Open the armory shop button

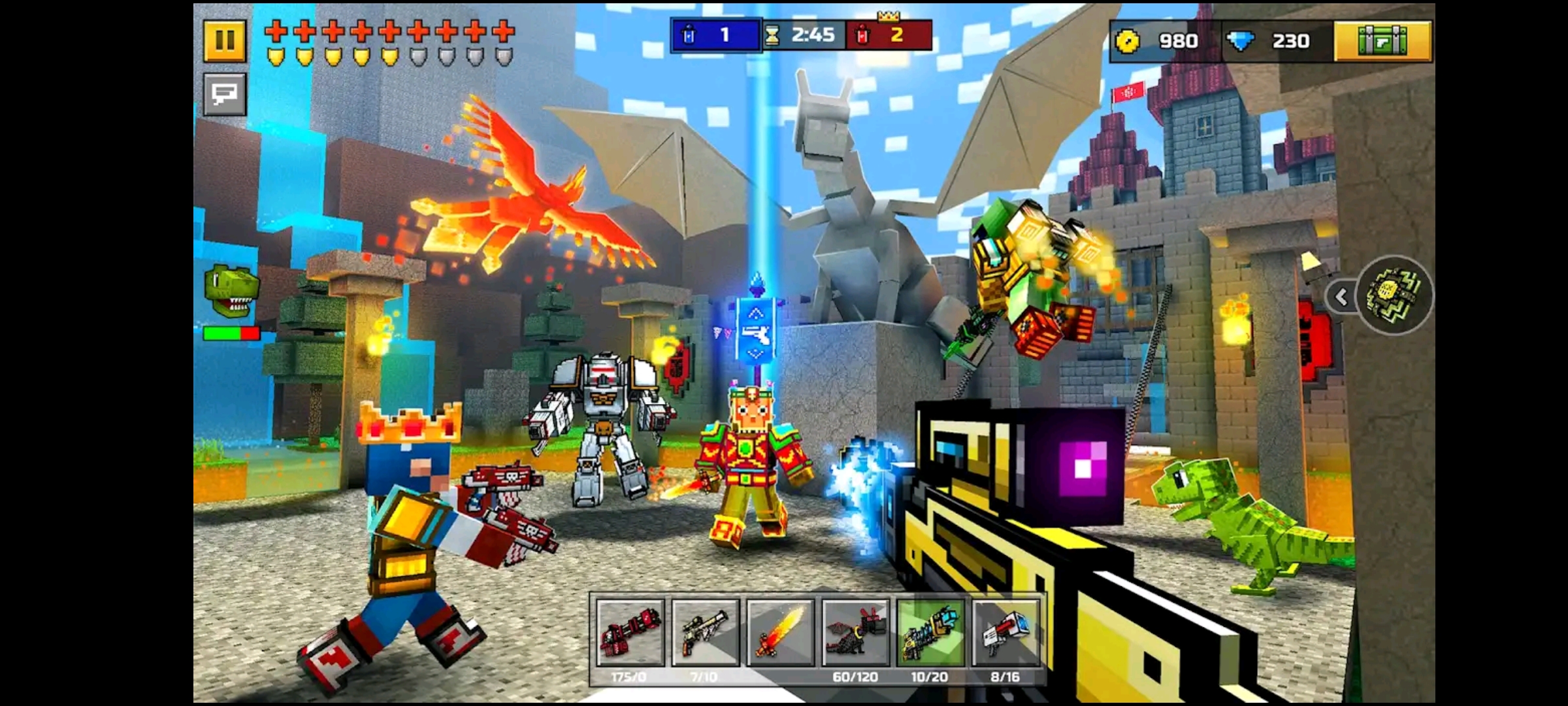coord(1382,41)
